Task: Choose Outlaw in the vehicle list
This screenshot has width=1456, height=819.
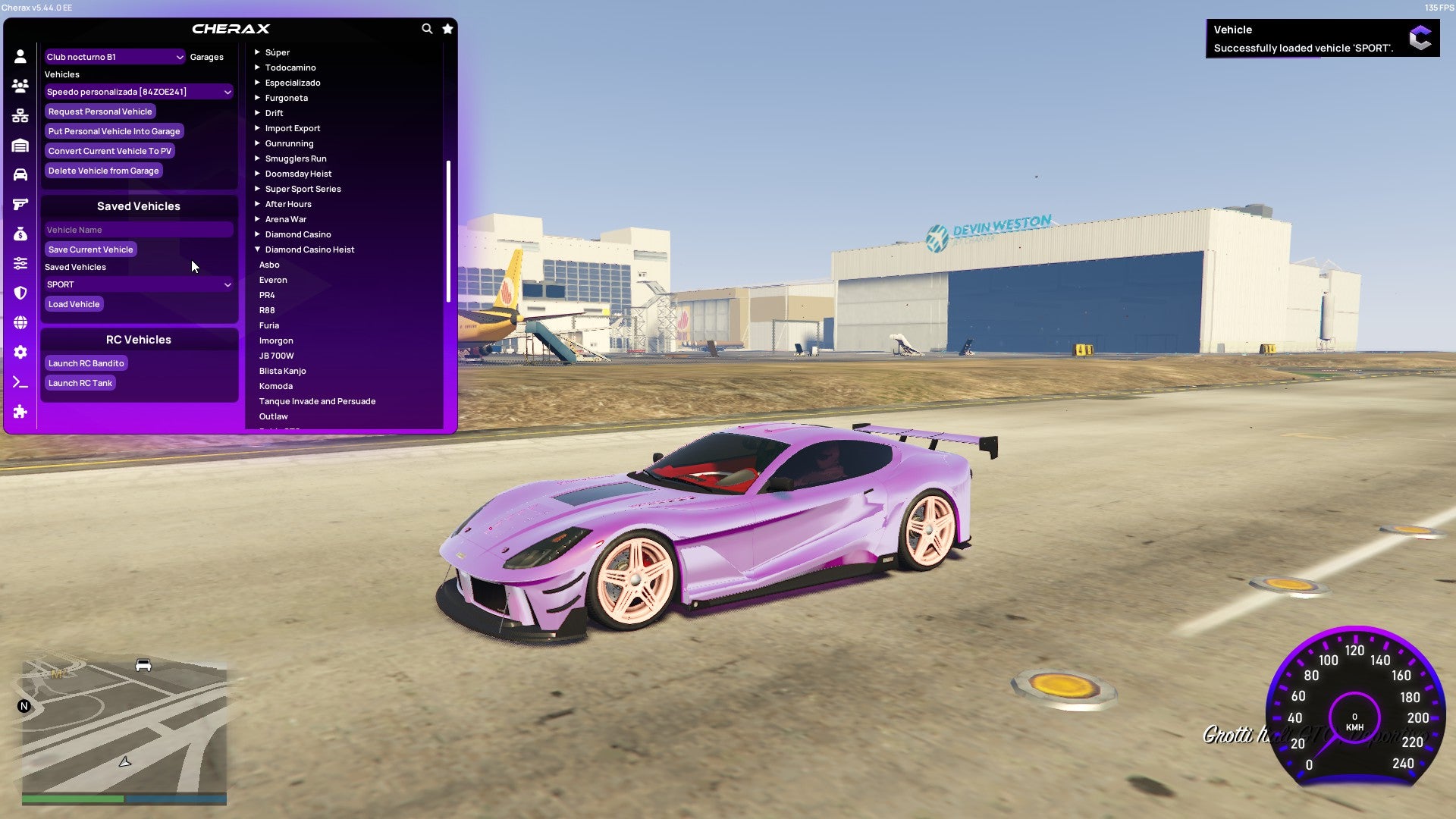Action: 274,416
